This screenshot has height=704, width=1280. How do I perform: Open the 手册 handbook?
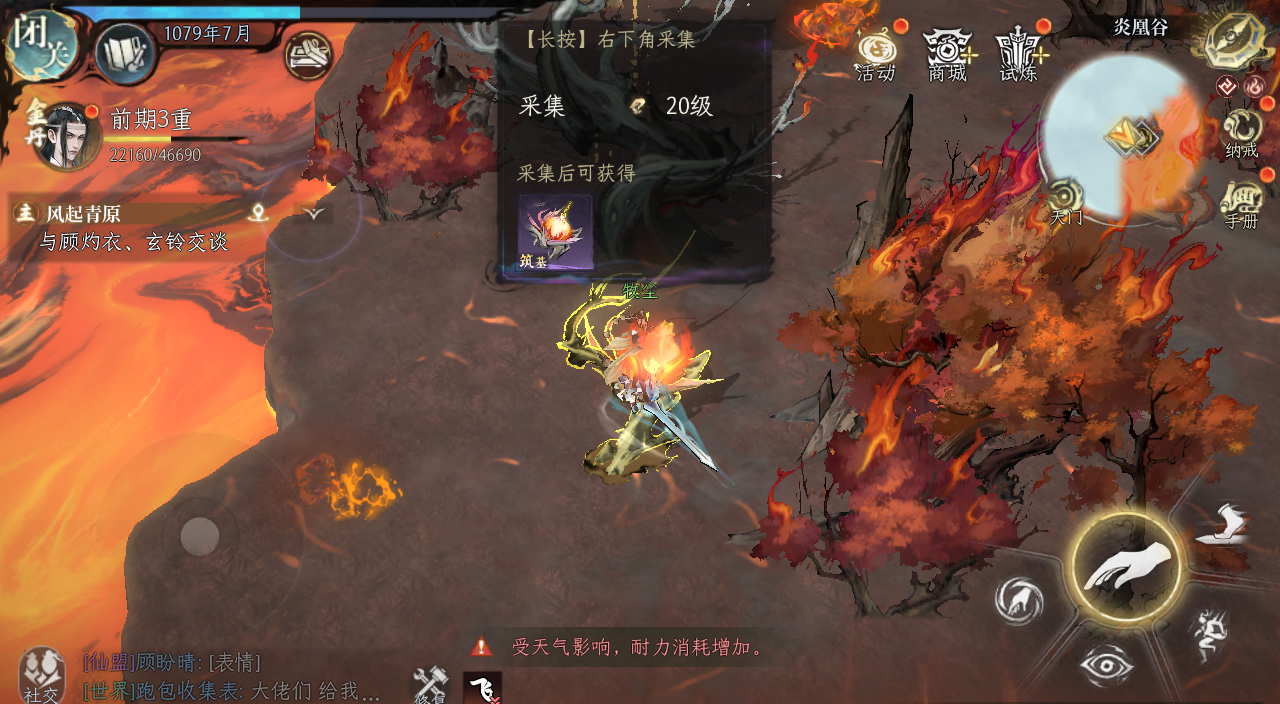[x=1242, y=203]
